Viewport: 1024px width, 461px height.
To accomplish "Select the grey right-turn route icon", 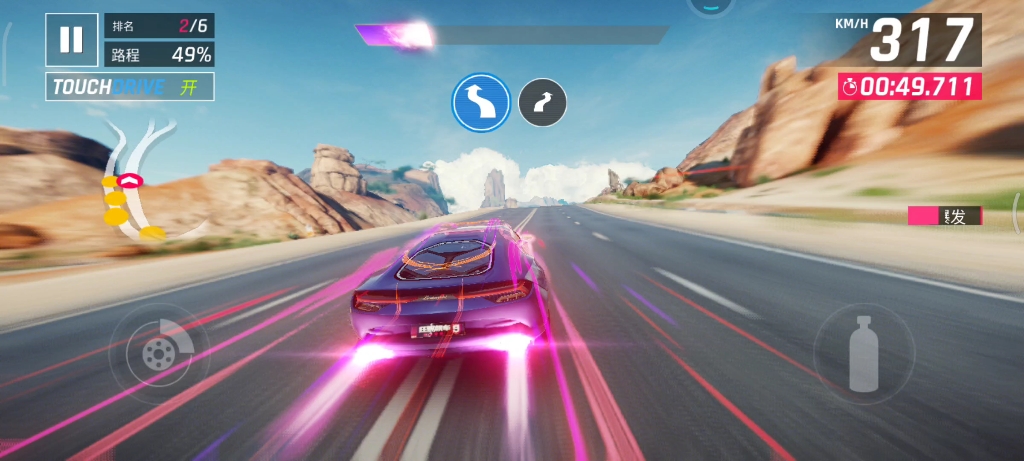I will (542, 102).
